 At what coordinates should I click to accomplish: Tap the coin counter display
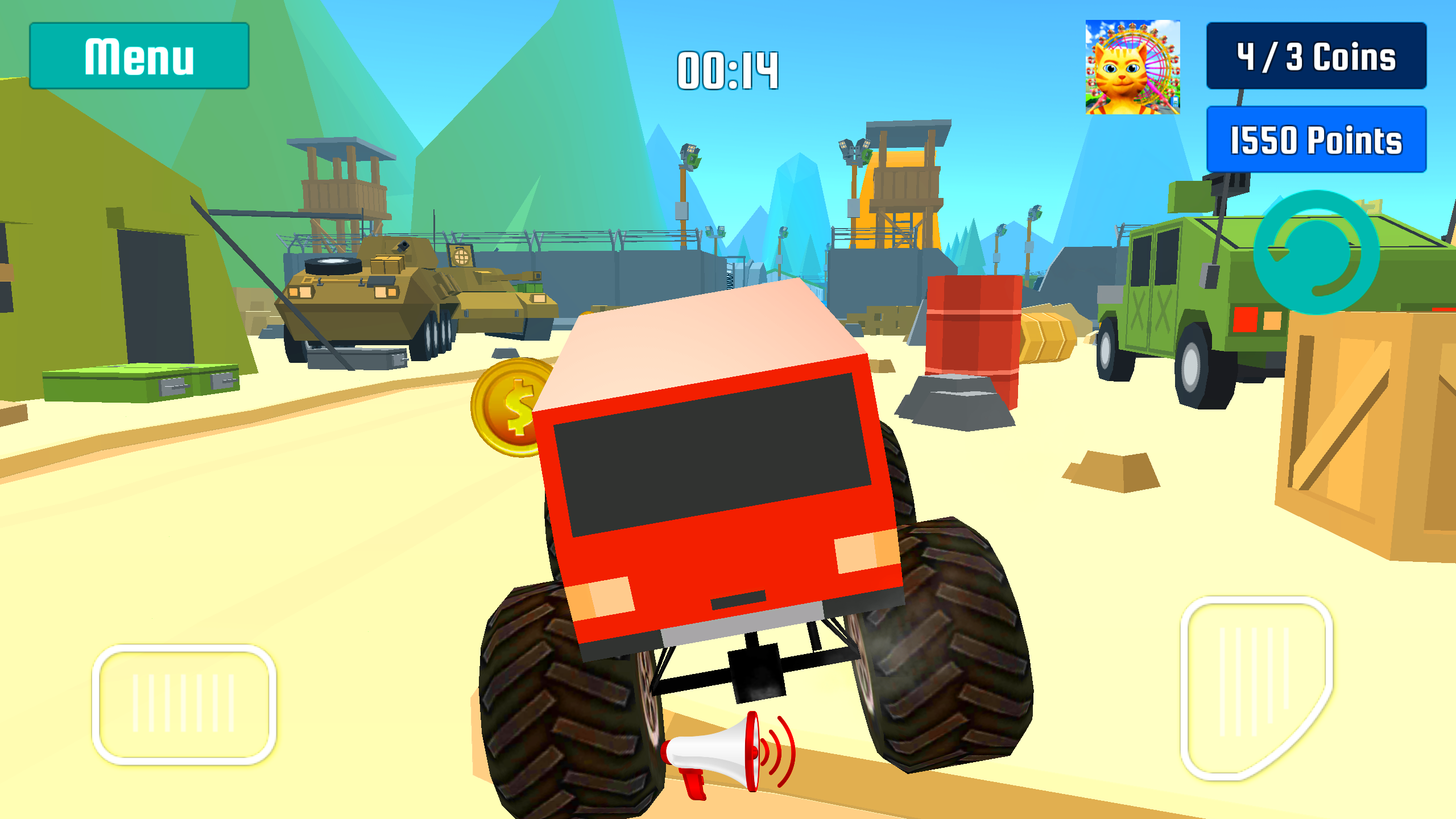pyautogui.click(x=1316, y=58)
